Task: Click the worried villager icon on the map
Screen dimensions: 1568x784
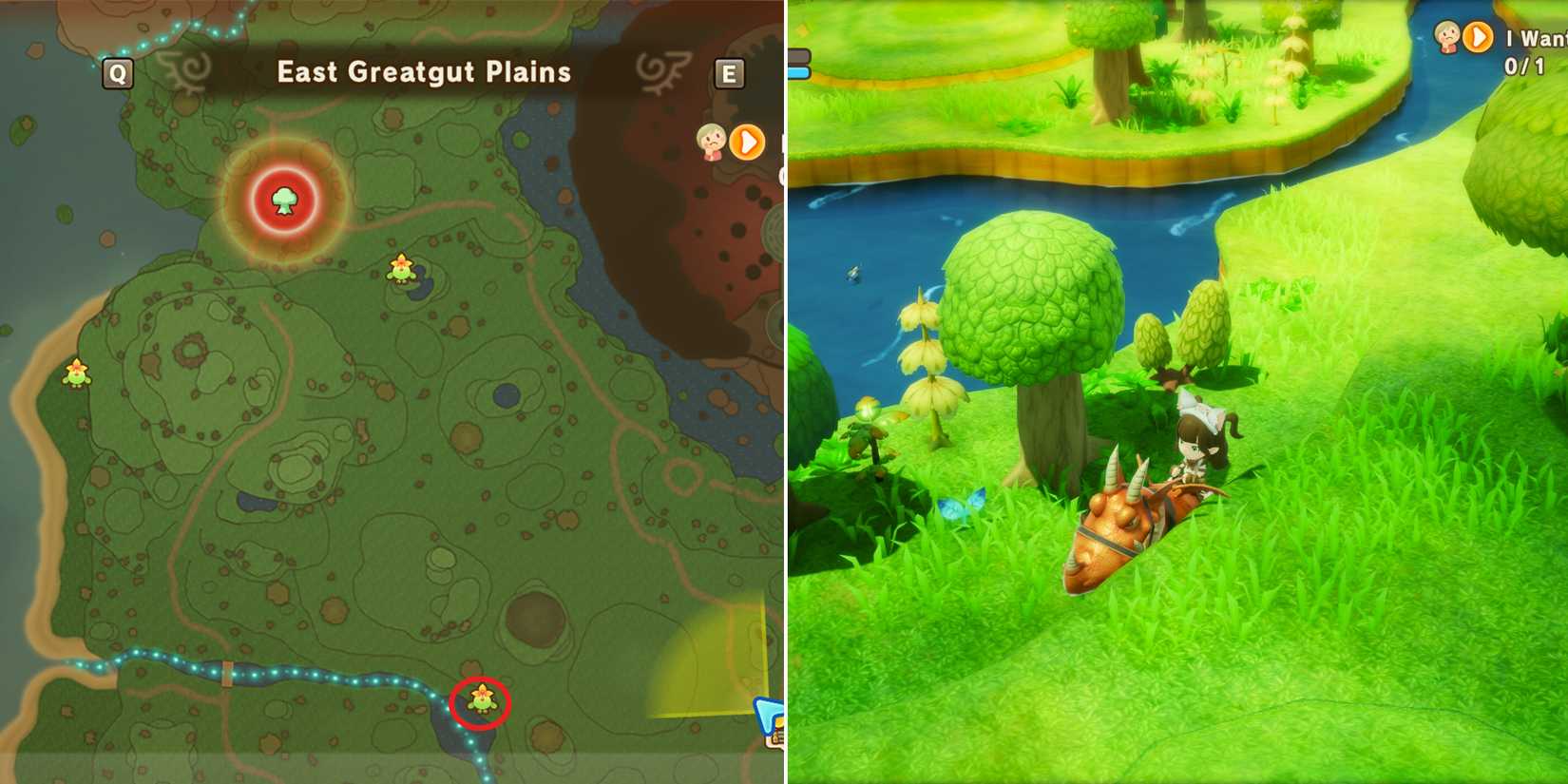Action: point(709,141)
